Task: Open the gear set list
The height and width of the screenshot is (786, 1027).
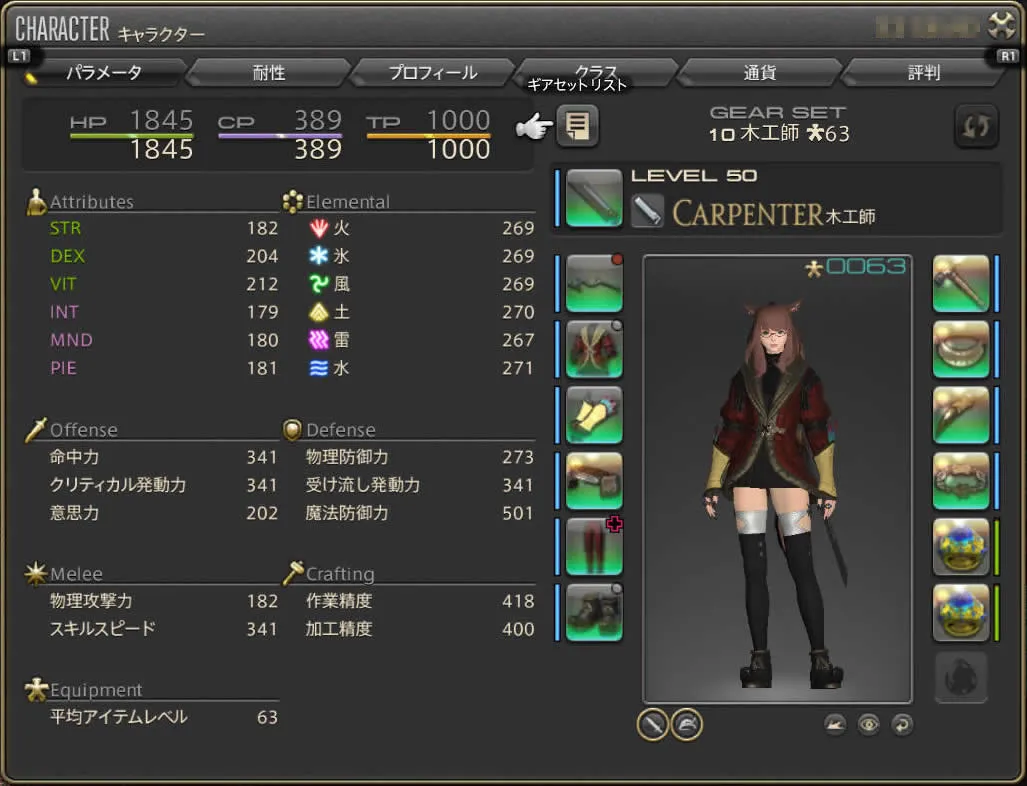Action: pos(577,126)
